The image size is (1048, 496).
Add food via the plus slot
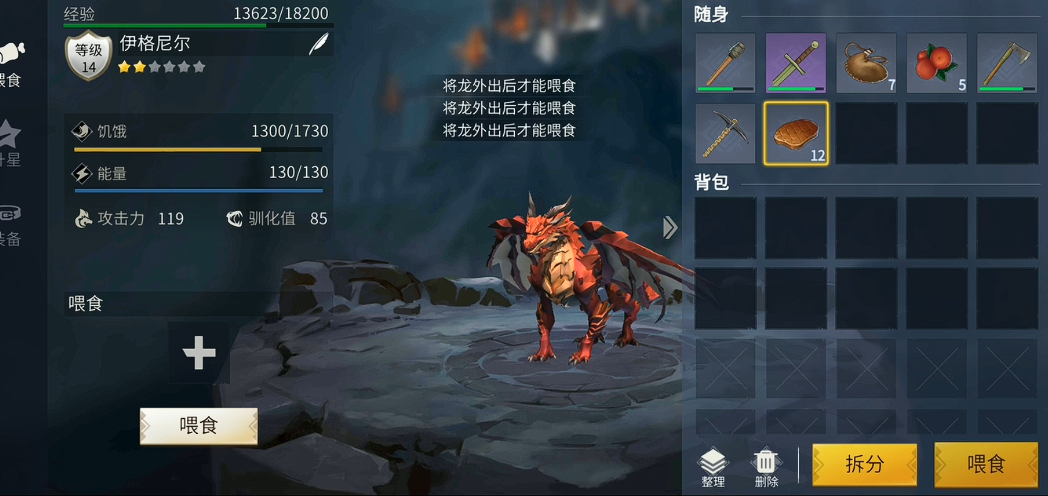coord(199,353)
